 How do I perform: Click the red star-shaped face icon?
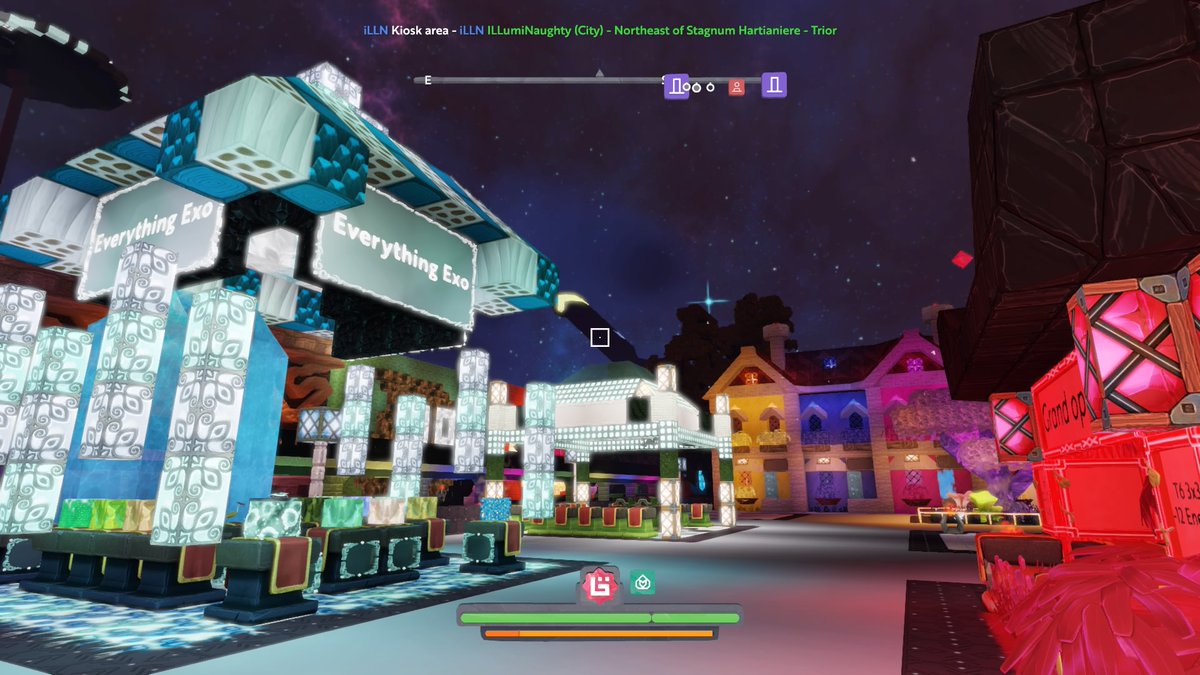[600, 584]
